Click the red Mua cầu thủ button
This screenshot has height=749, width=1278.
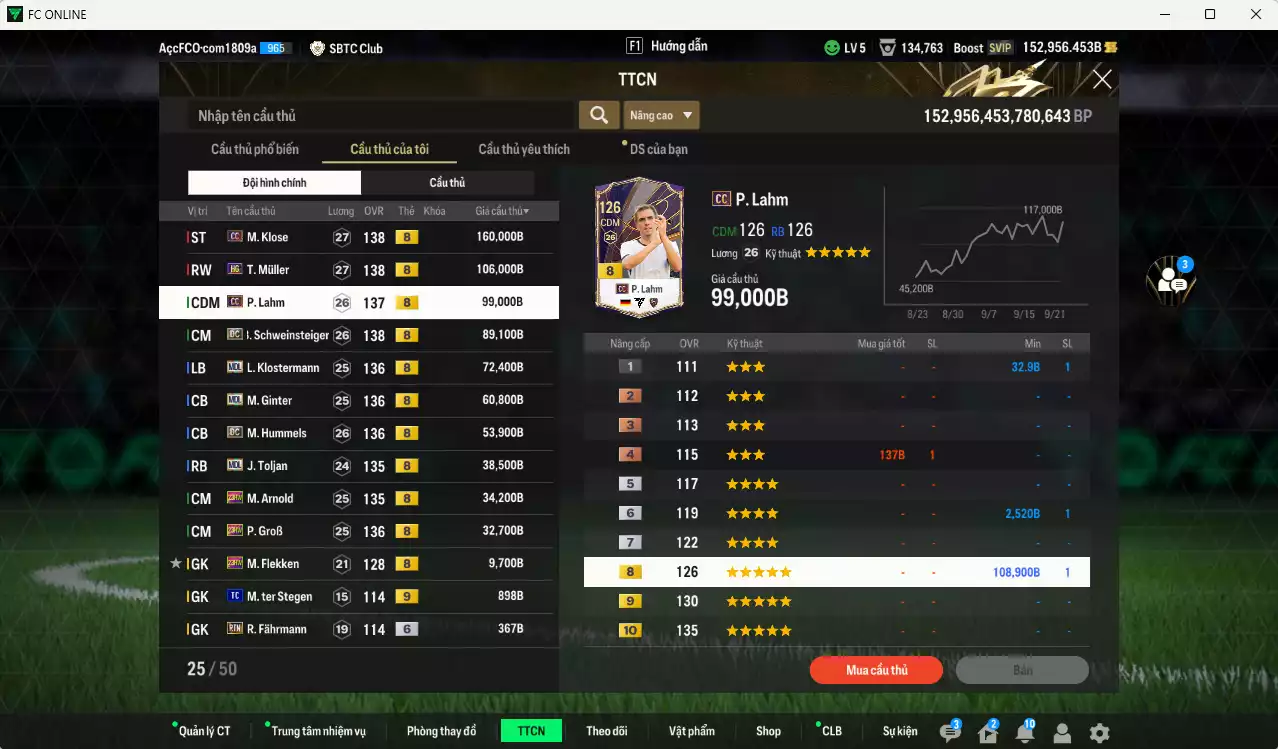(x=876, y=670)
